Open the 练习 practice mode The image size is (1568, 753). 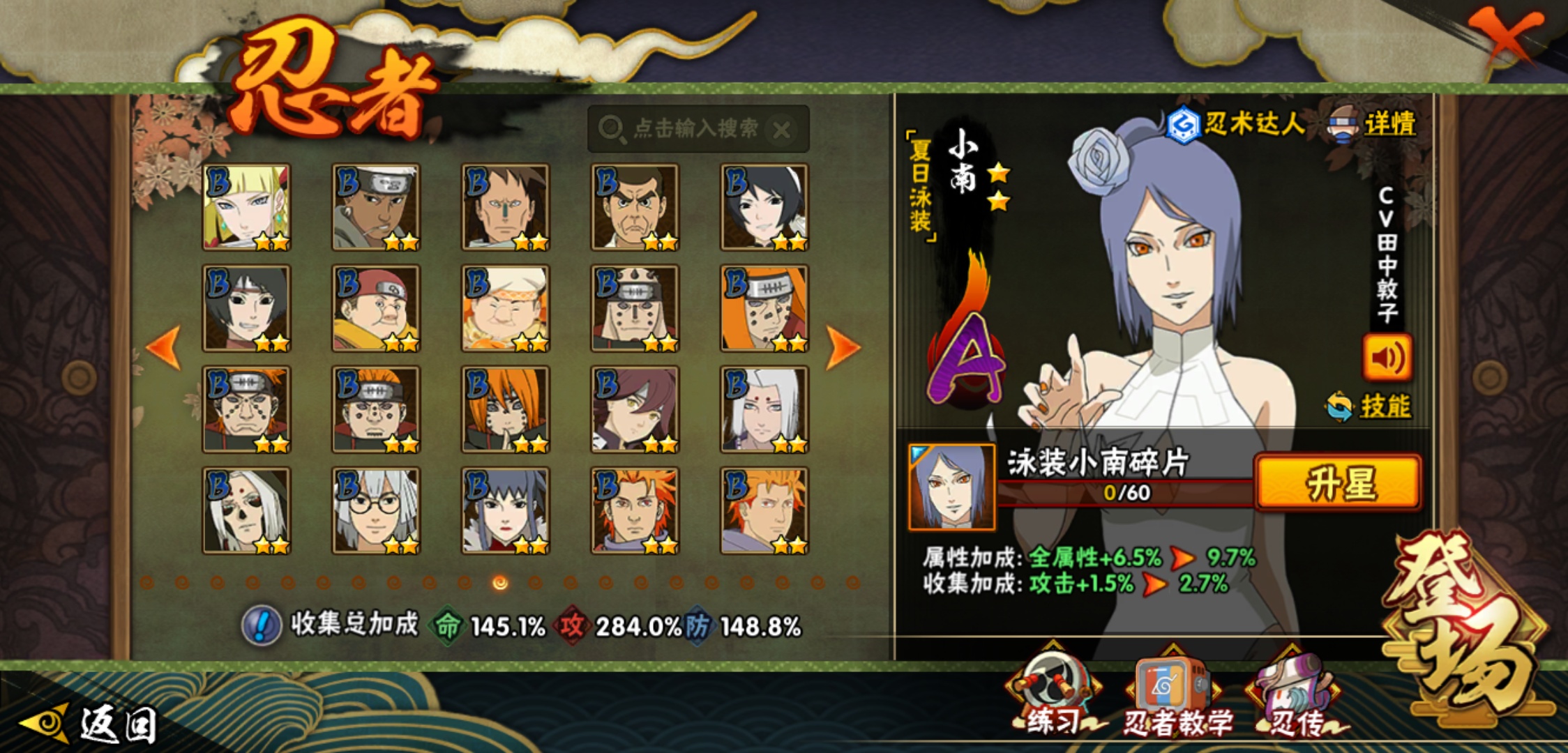pyautogui.click(x=1052, y=694)
